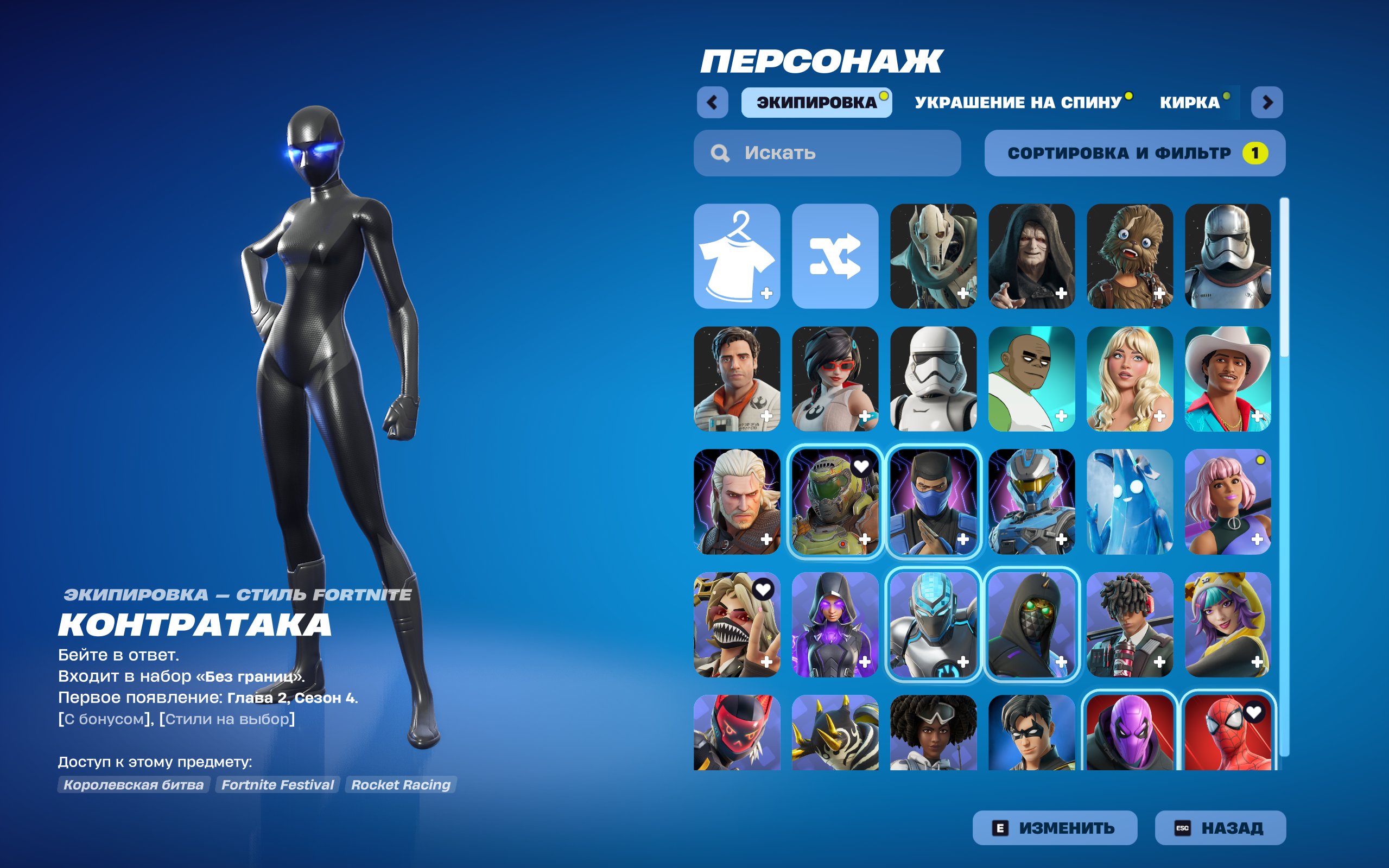Viewport: 1389px width, 868px height.
Task: Click the left arrow beside ЭКИПИРОВКА tab
Action: pos(712,101)
